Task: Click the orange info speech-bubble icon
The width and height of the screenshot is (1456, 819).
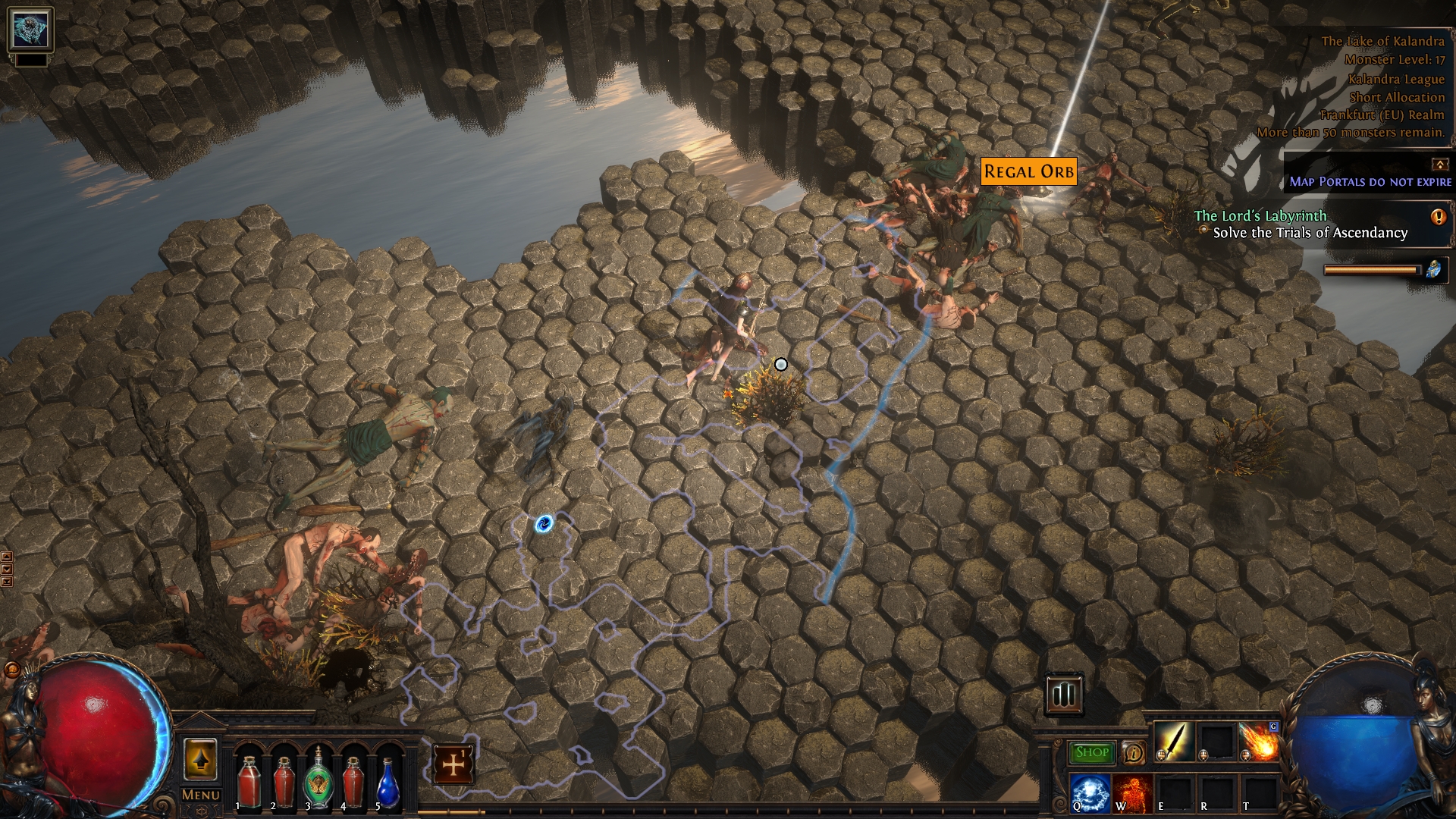Action: 1133,753
